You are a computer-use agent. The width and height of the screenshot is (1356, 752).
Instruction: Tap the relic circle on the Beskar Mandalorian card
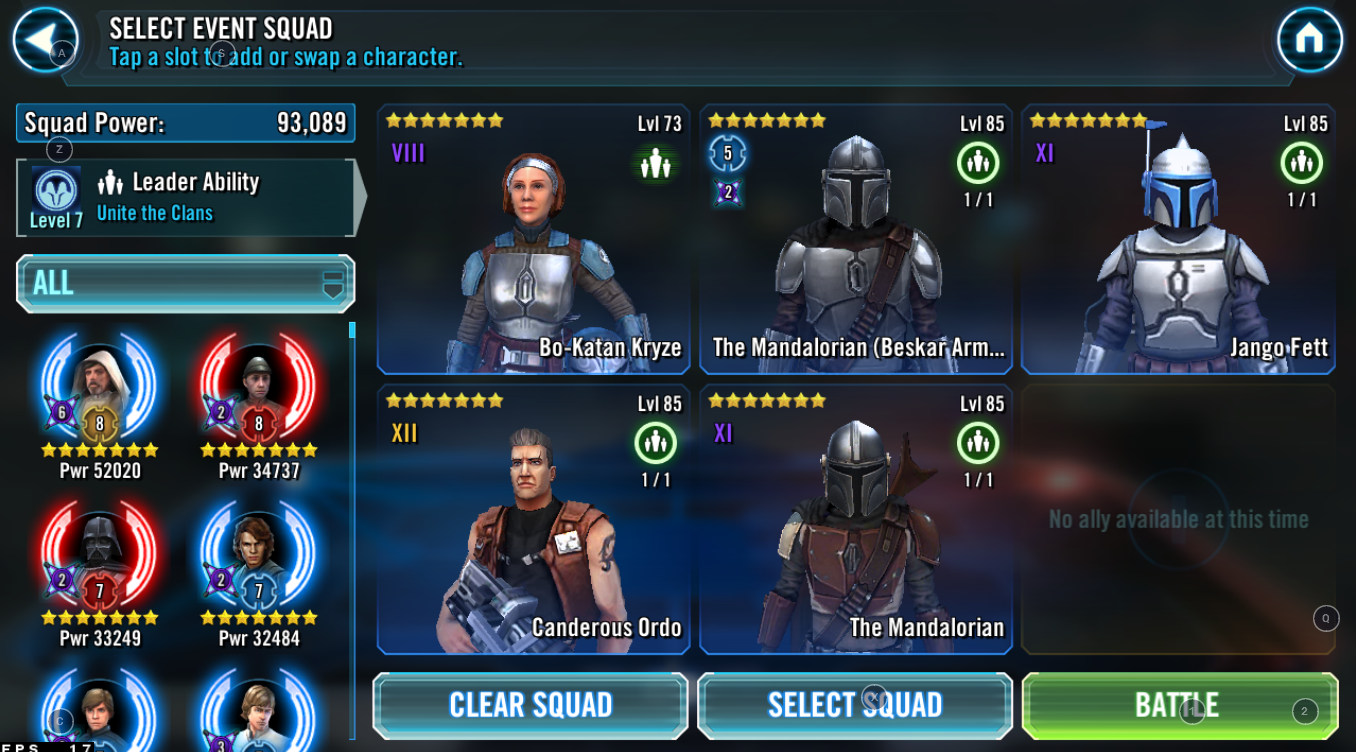tap(727, 155)
